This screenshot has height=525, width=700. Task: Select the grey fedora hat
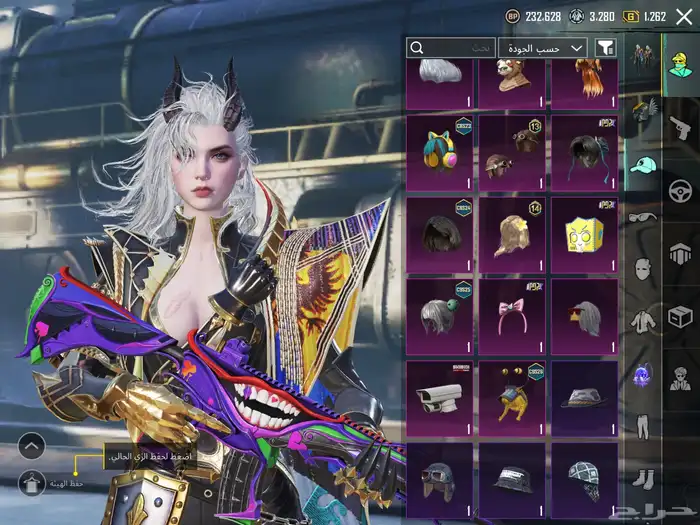point(584,398)
